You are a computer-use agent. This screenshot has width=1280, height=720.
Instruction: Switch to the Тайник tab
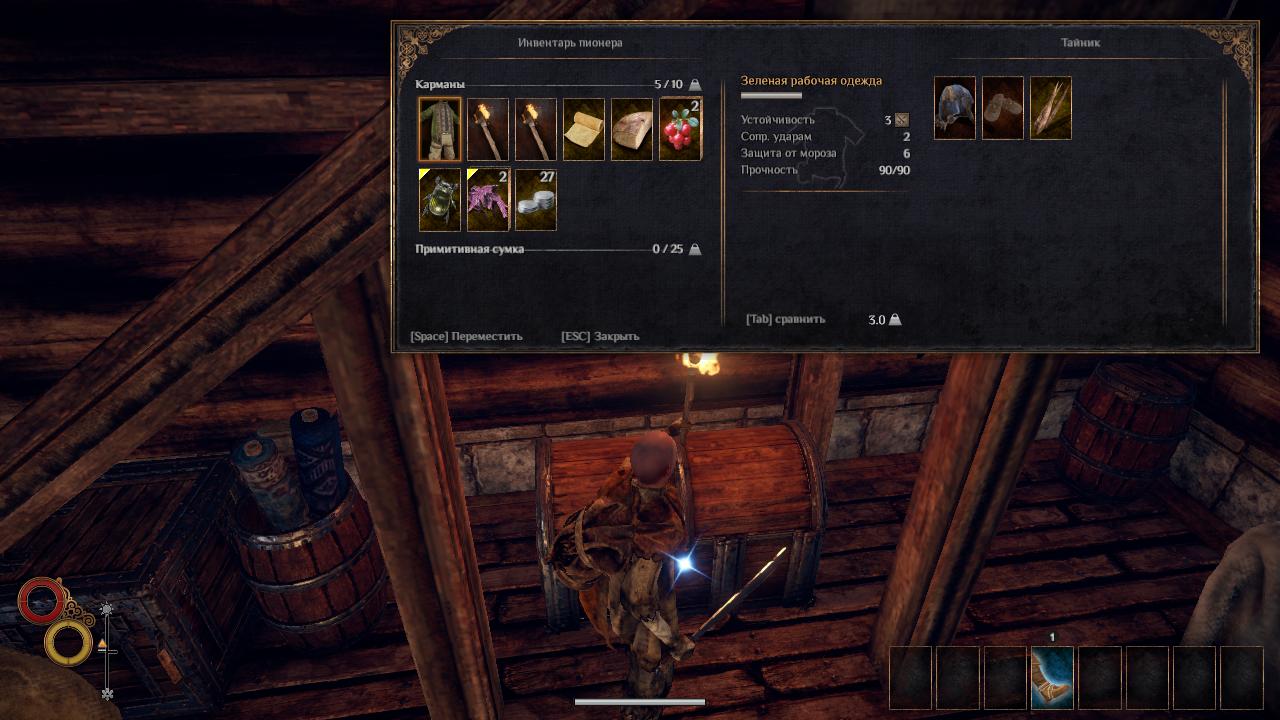pos(1079,42)
